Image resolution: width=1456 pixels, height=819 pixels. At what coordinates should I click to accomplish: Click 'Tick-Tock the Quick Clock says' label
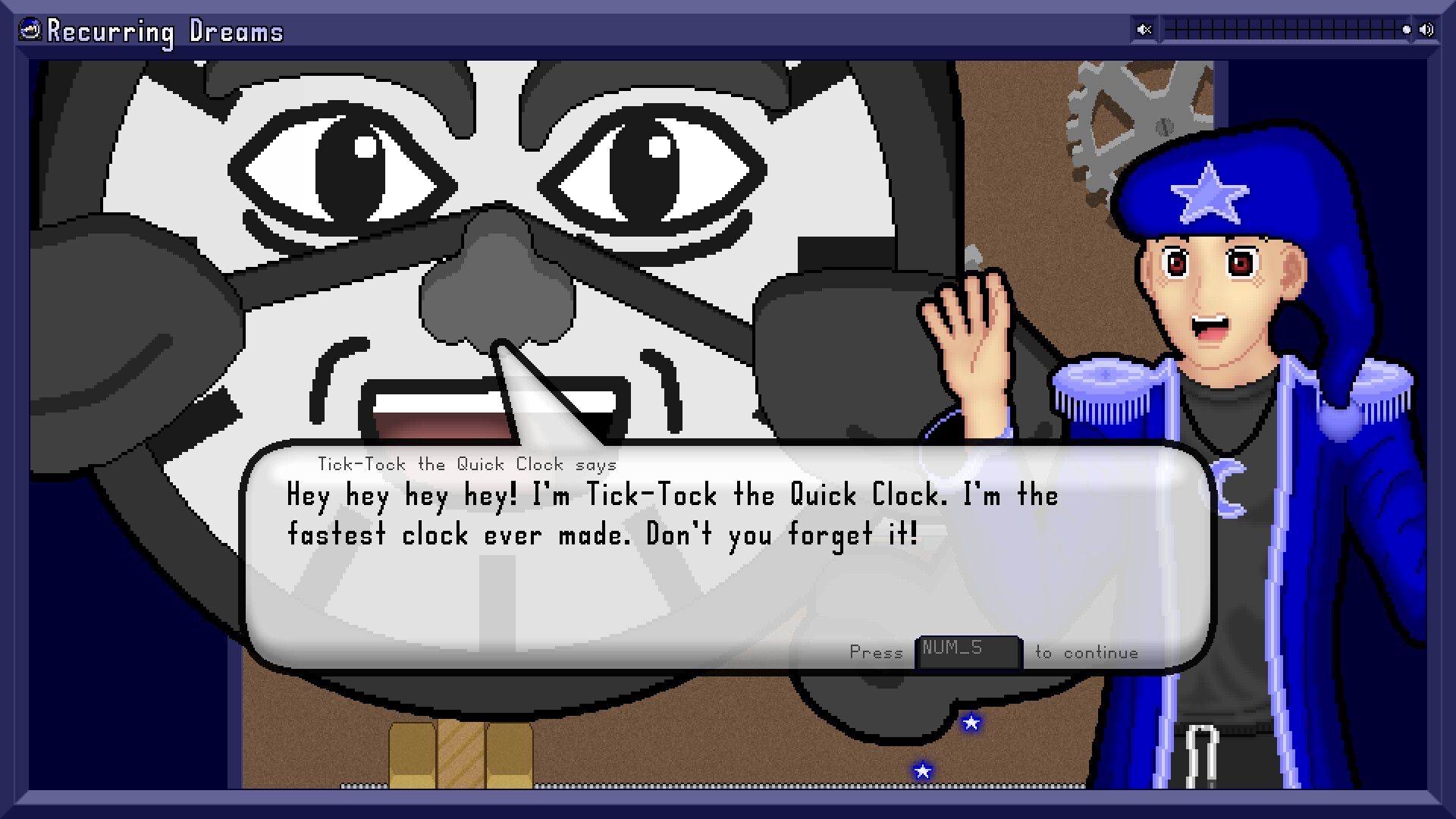click(468, 464)
